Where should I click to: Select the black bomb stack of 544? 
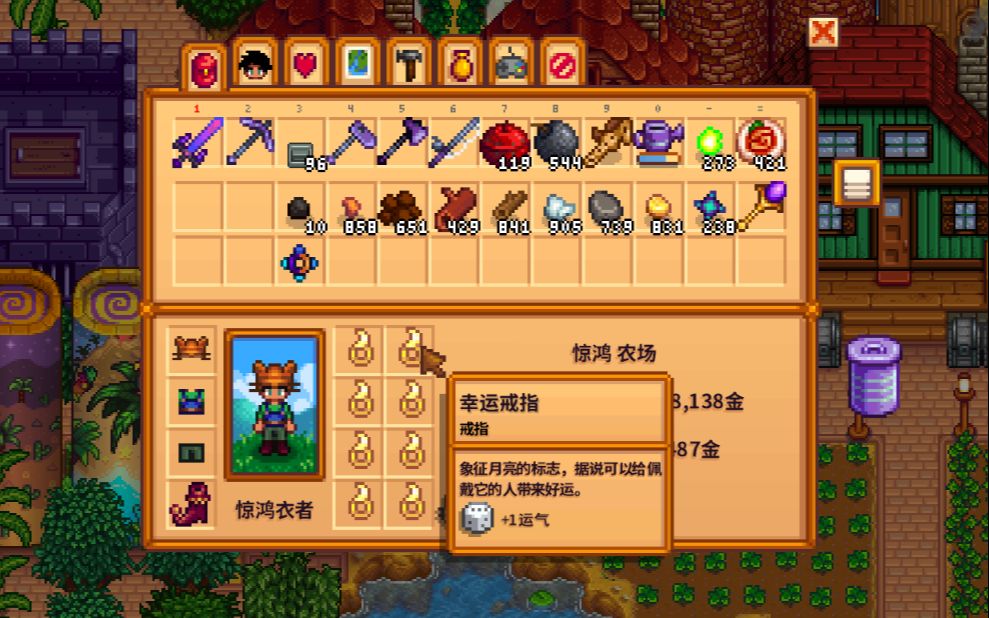(556, 143)
